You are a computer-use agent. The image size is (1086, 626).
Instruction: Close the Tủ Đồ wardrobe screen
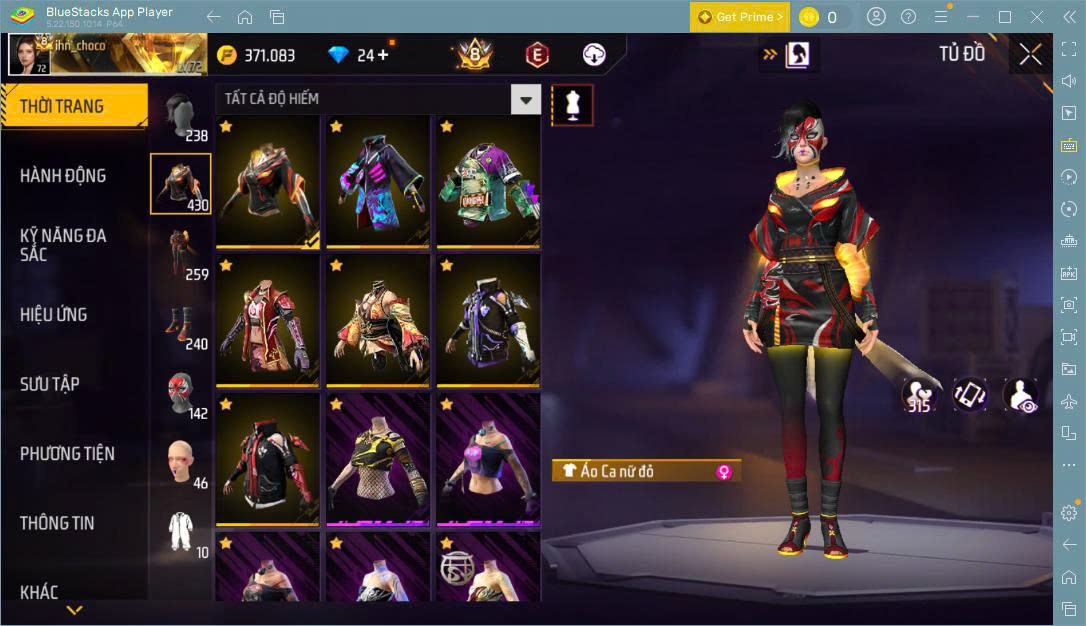tap(1030, 55)
